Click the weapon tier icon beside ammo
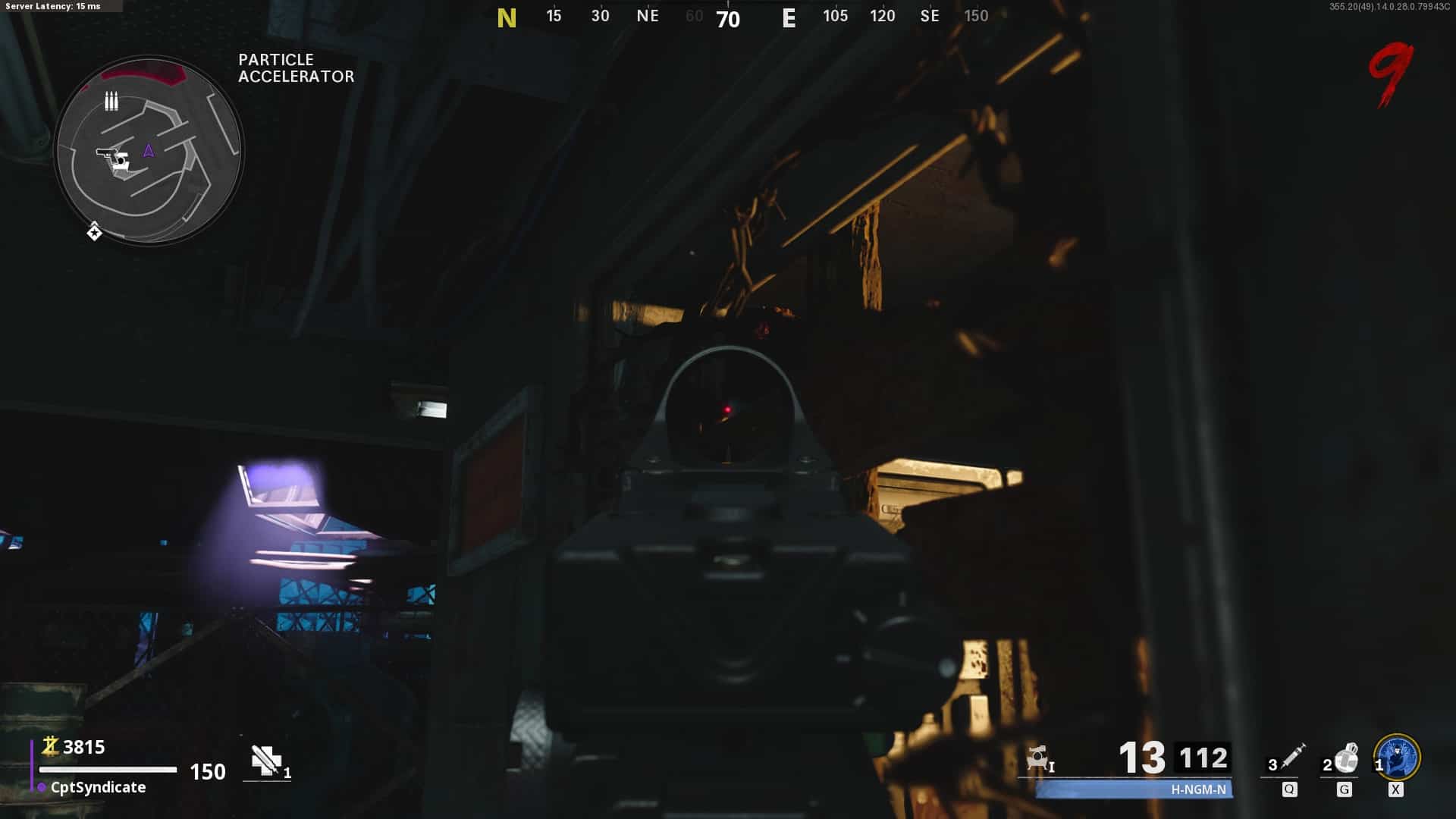1456x819 pixels. coord(1038,758)
